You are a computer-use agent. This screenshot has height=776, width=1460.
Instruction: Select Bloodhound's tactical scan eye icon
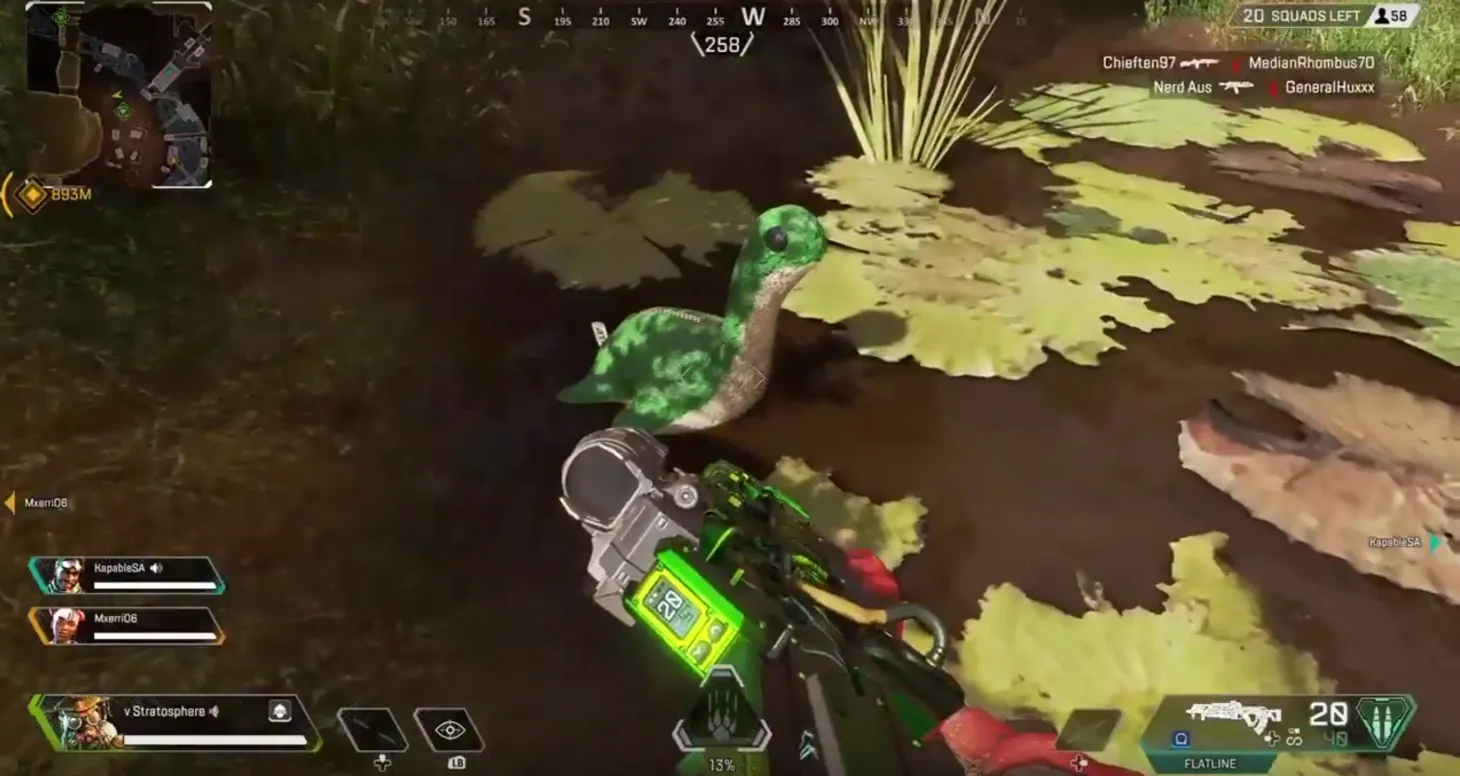[449, 728]
